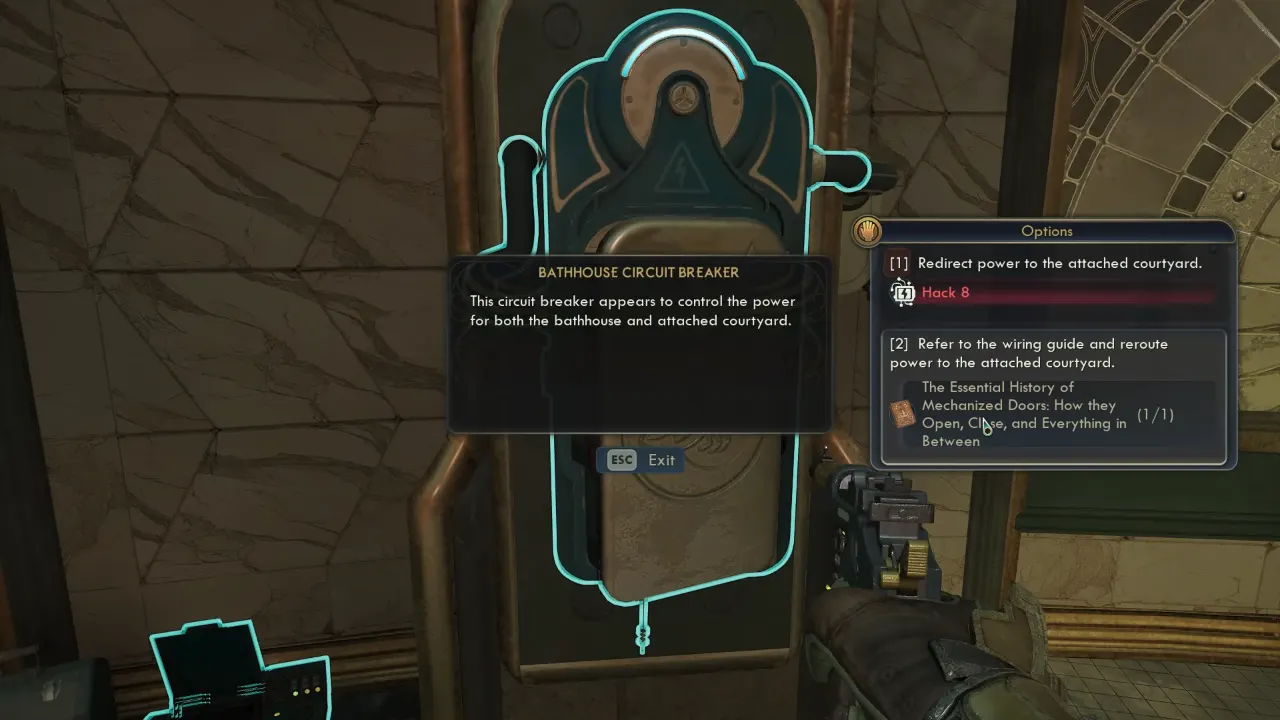Click the ESC key icon in the Exit prompt
The width and height of the screenshot is (1280, 720).
(620, 460)
